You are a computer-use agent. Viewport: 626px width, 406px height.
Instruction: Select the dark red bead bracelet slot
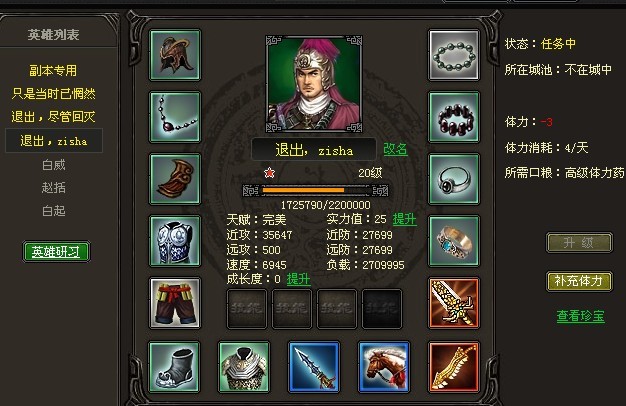[x=454, y=116]
